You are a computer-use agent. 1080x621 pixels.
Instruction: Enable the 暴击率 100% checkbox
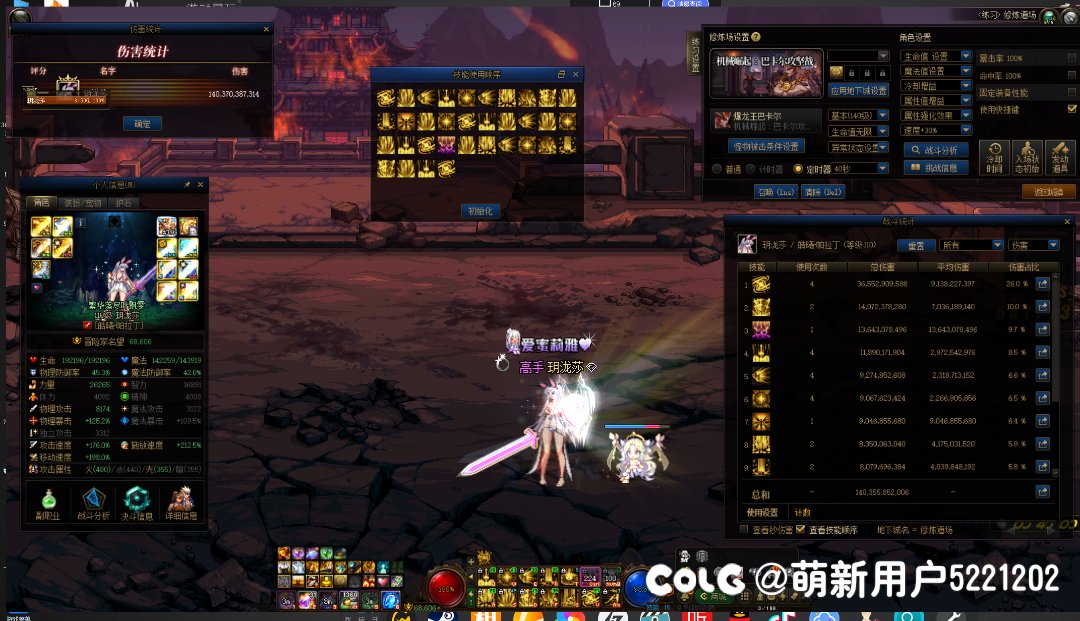pos(1072,58)
